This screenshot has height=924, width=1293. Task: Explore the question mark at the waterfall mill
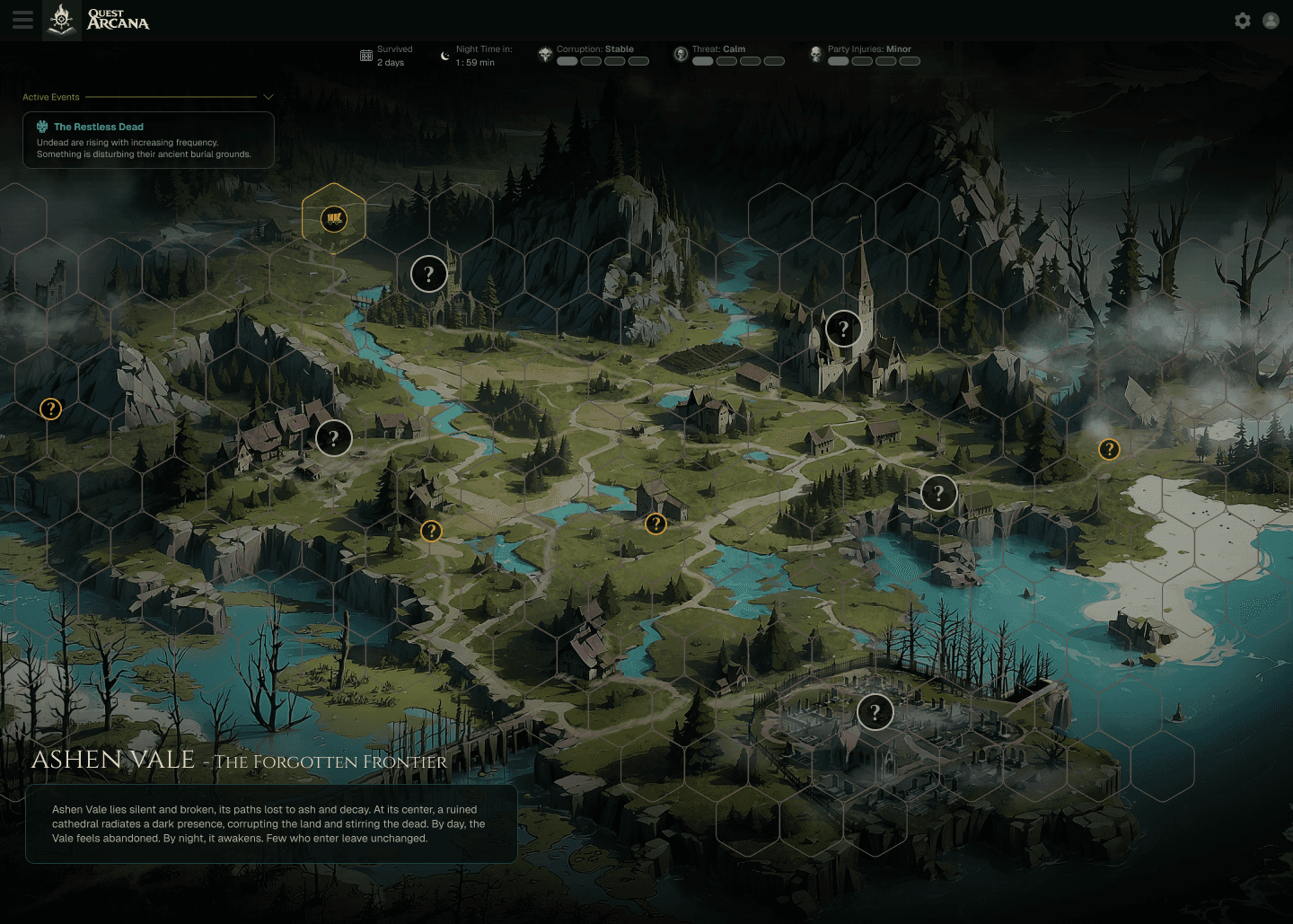pyautogui.click(x=938, y=493)
